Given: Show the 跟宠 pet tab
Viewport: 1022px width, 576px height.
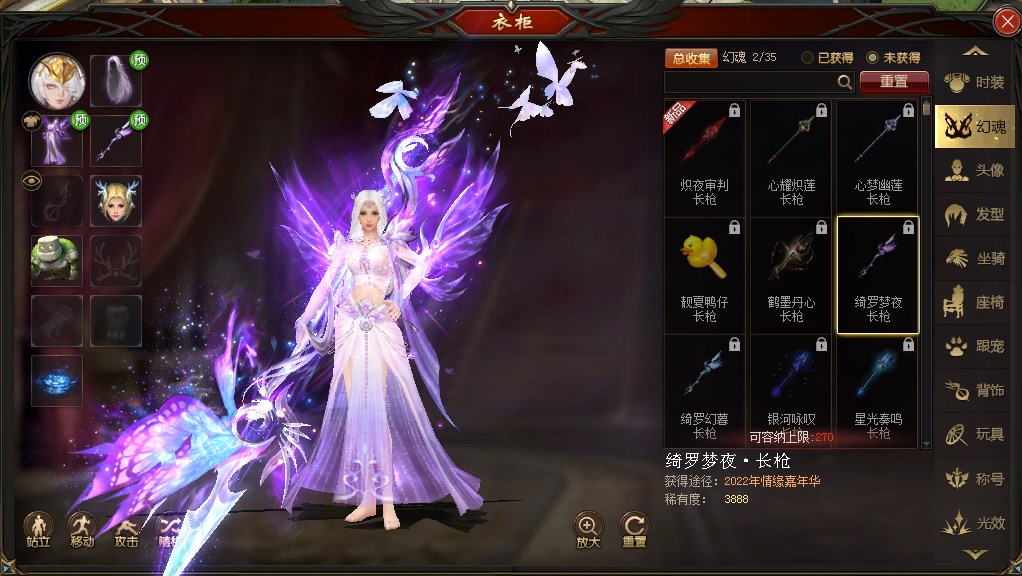Looking at the screenshot, I should coord(975,346).
